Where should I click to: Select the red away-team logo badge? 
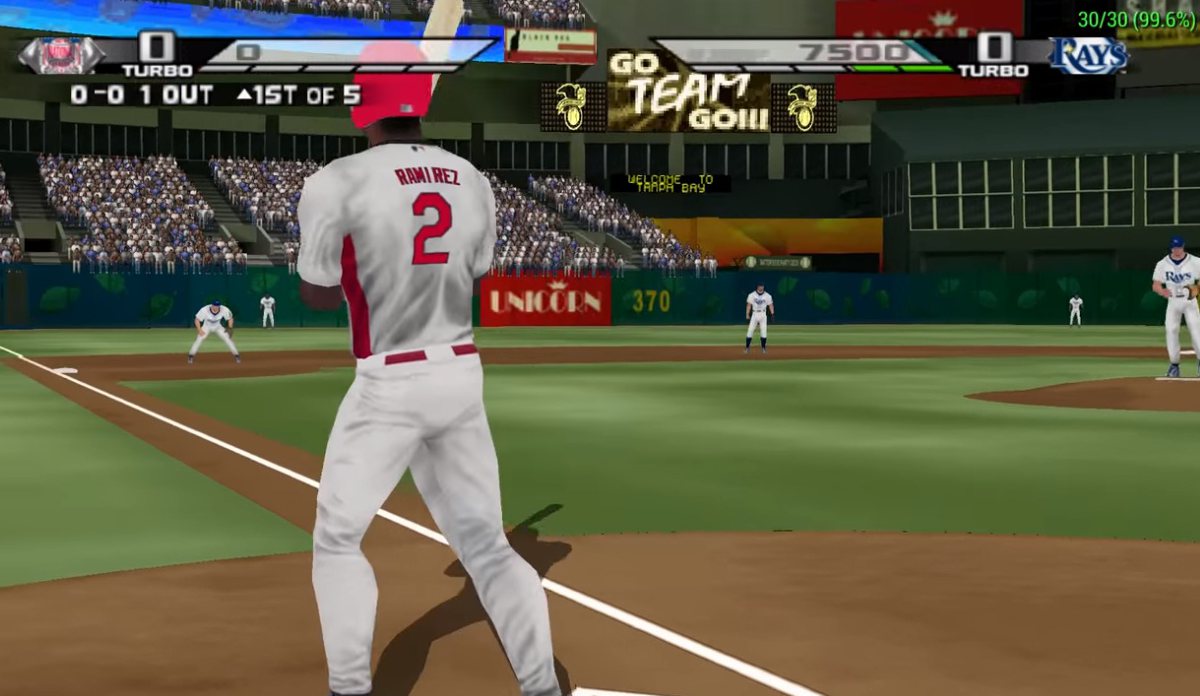pyautogui.click(x=61, y=55)
